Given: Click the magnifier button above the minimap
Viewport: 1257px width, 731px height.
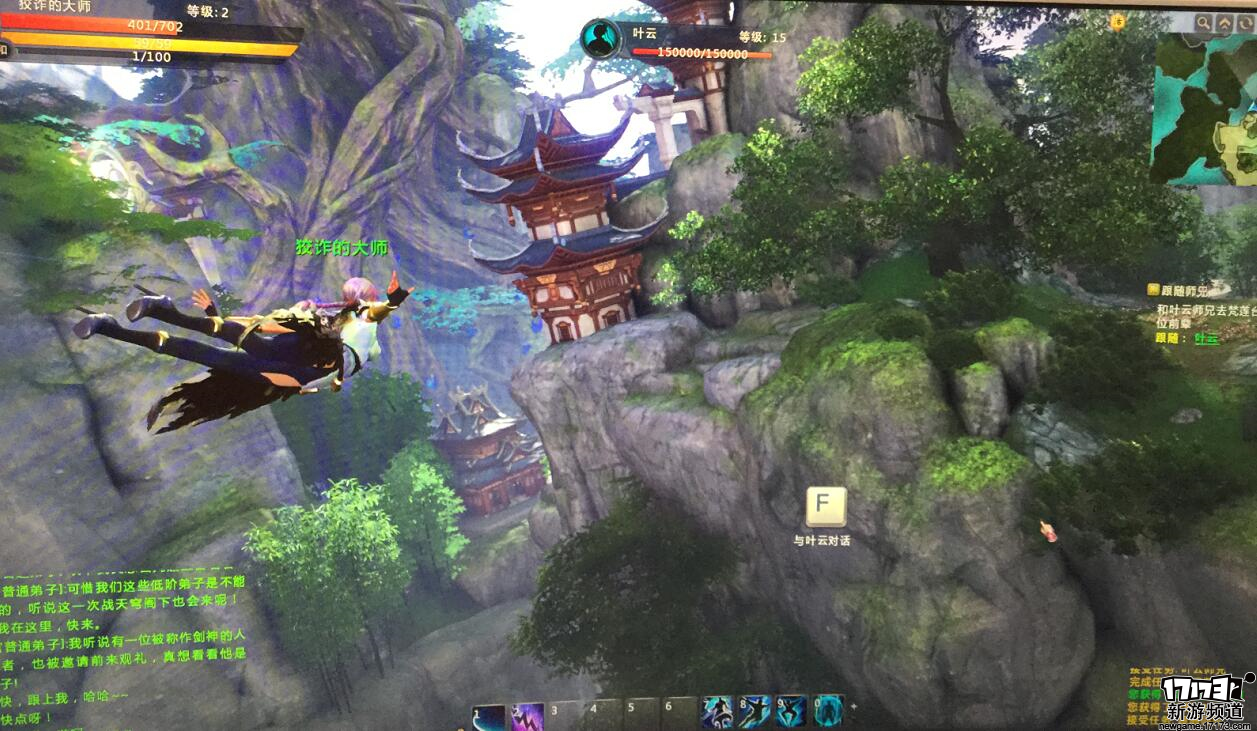Looking at the screenshot, I should [1202, 23].
